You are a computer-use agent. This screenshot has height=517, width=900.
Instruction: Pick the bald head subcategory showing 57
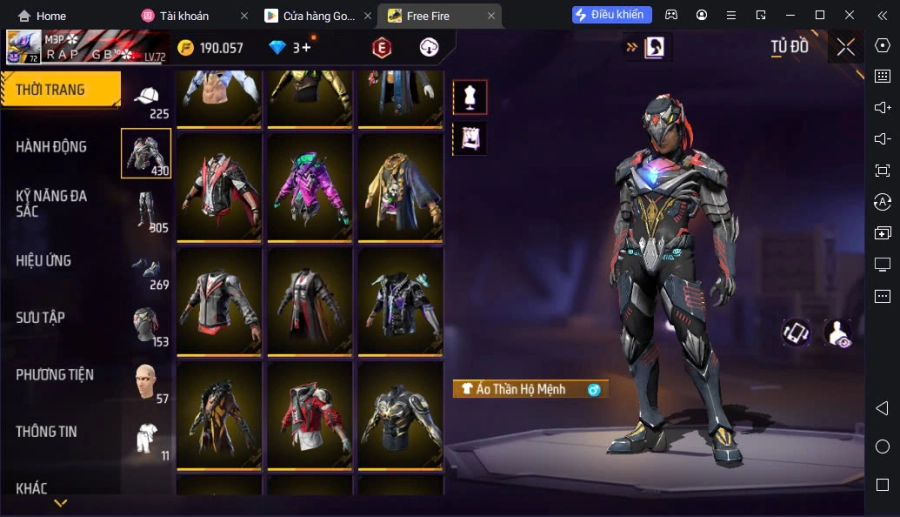(x=147, y=382)
